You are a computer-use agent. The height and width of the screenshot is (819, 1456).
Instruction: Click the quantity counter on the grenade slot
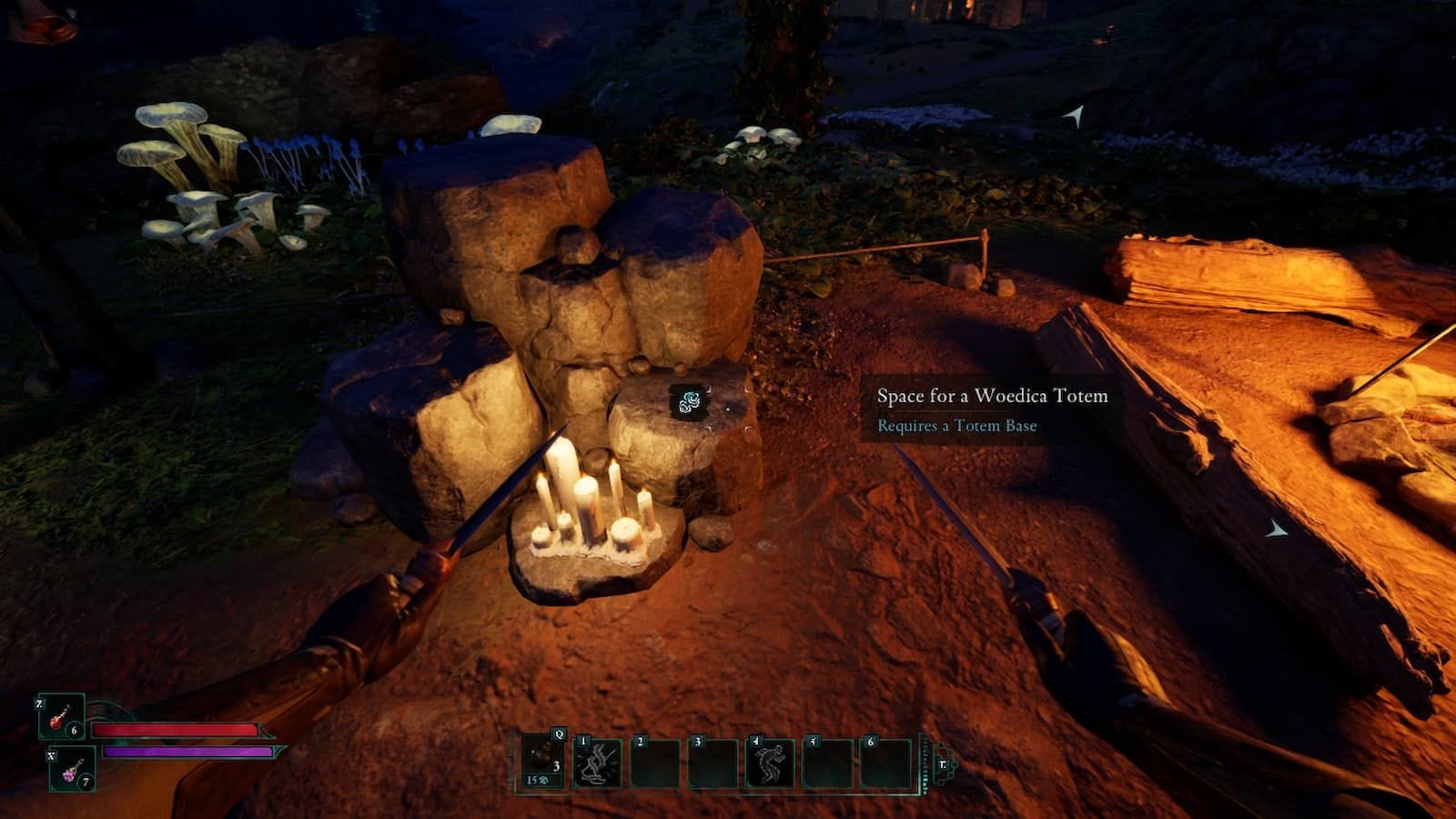pyautogui.click(x=555, y=766)
